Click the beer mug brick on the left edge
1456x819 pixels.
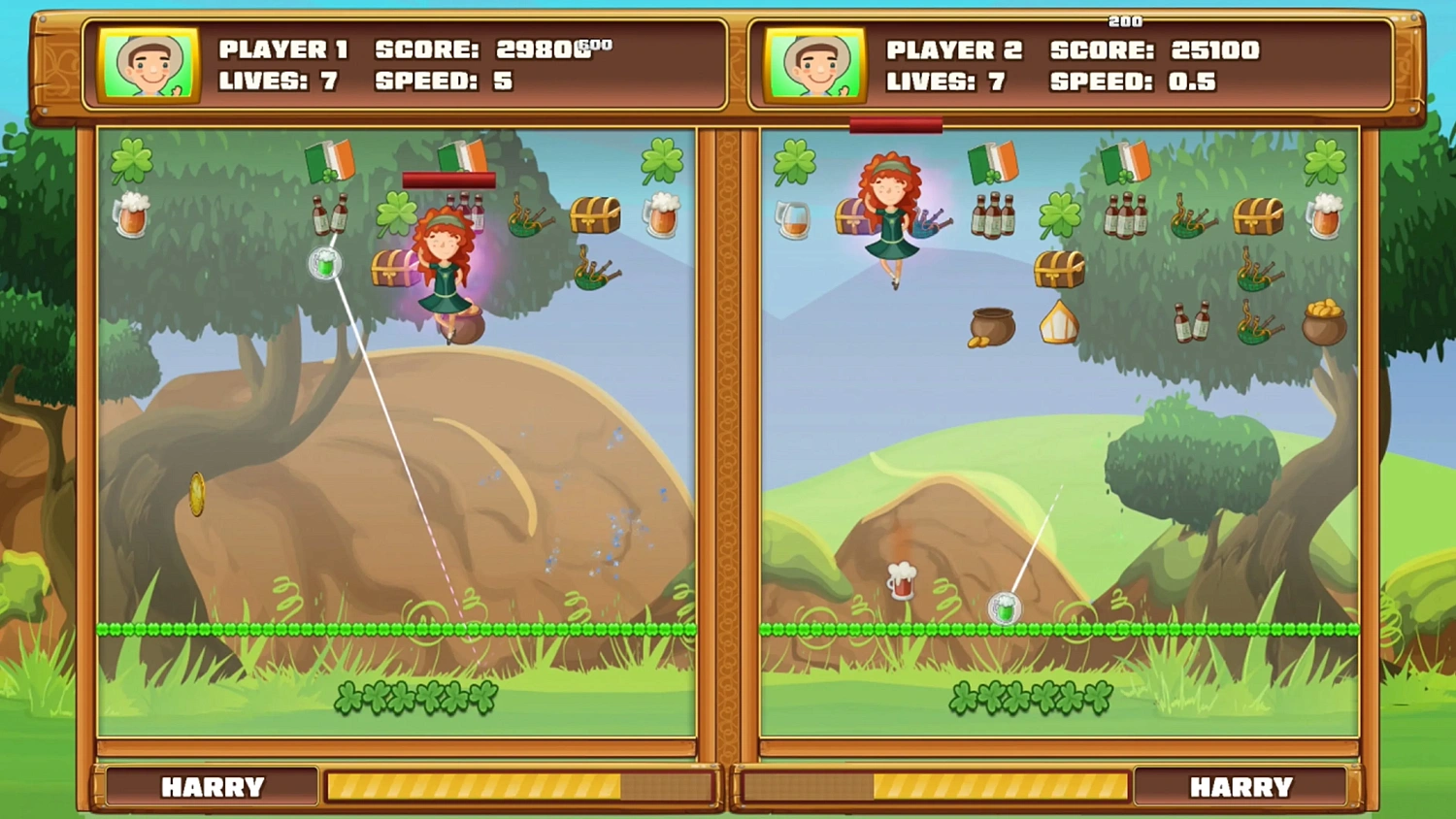pyautogui.click(x=133, y=216)
